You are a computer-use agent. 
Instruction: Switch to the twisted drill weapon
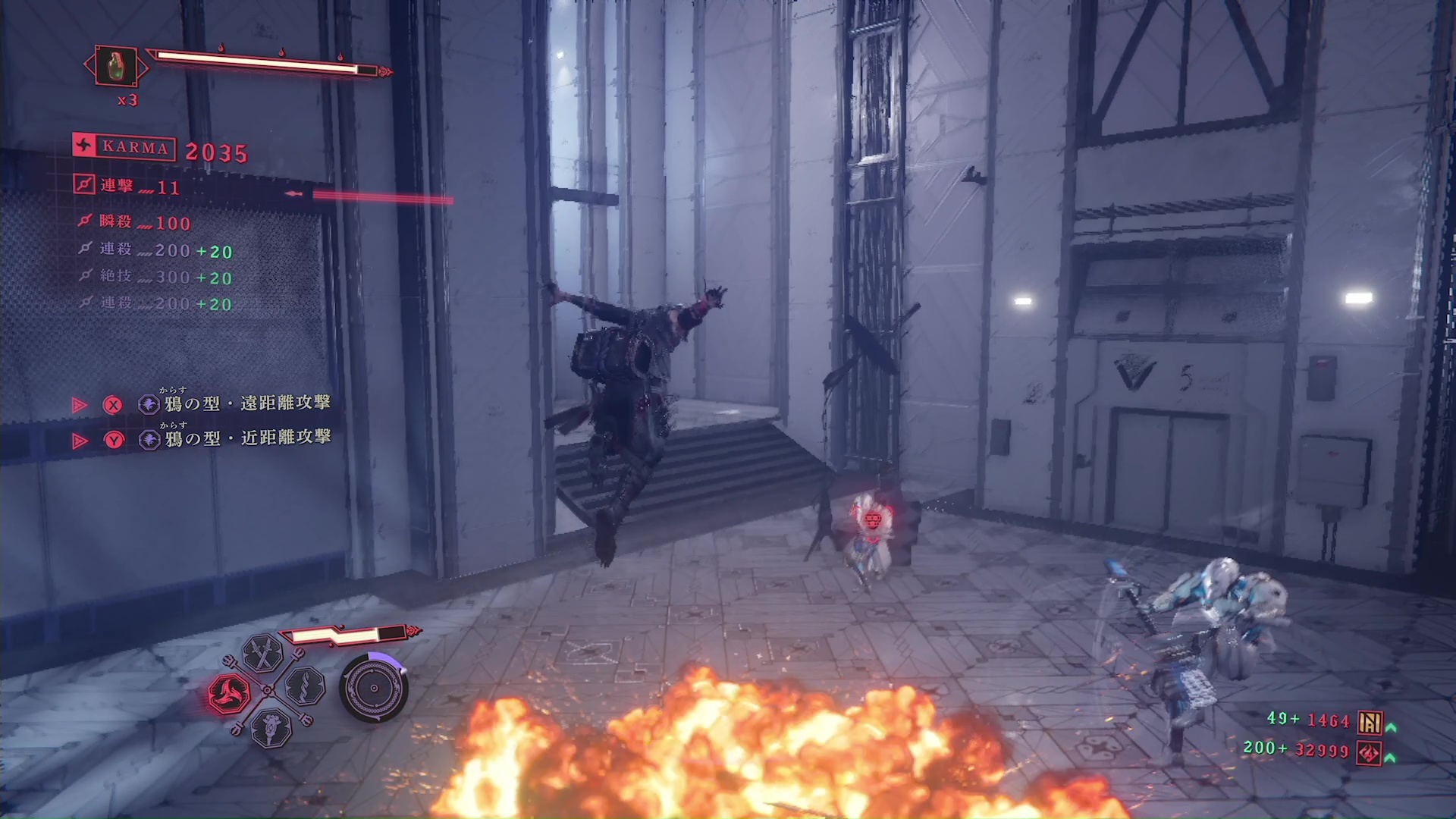tap(306, 687)
